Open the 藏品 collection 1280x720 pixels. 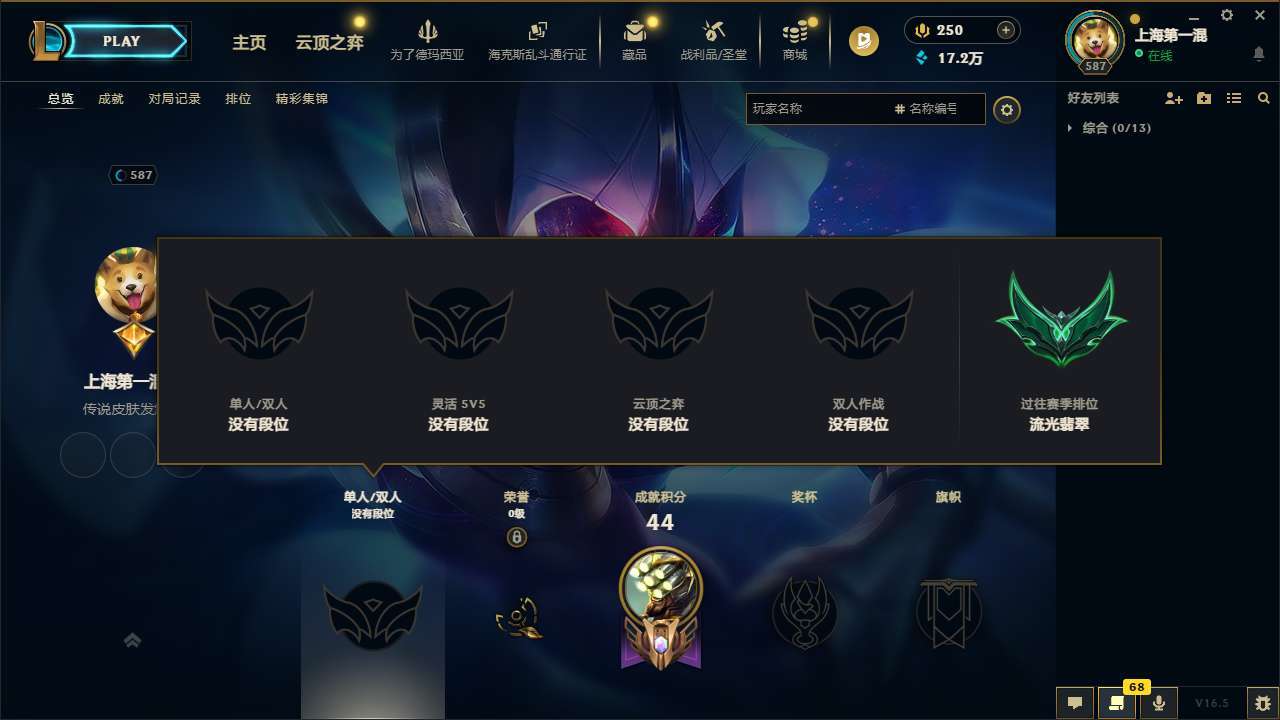[x=634, y=41]
